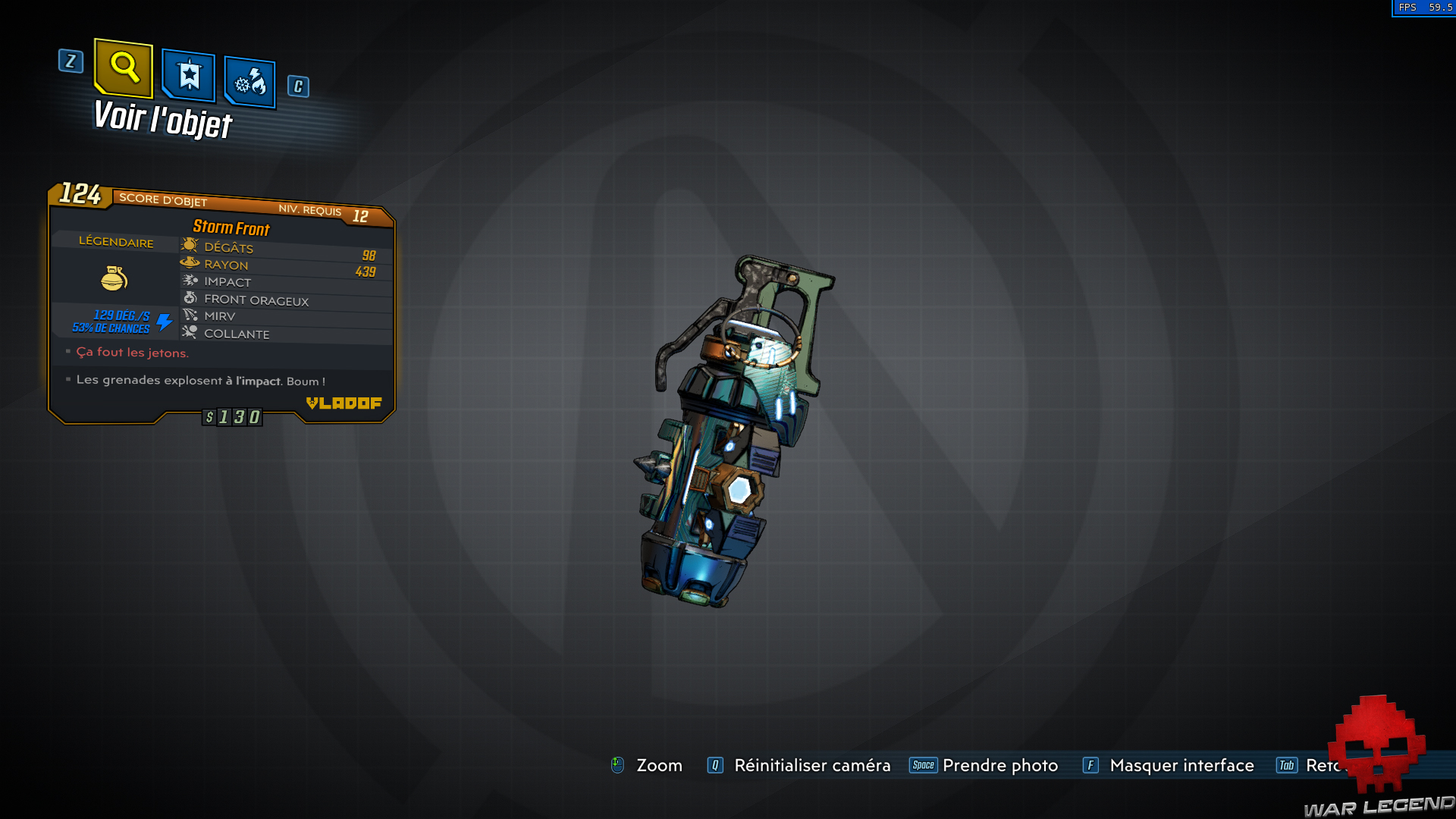Click the FRONT ORAGEUX grenade icon
1456x819 pixels.
192,298
